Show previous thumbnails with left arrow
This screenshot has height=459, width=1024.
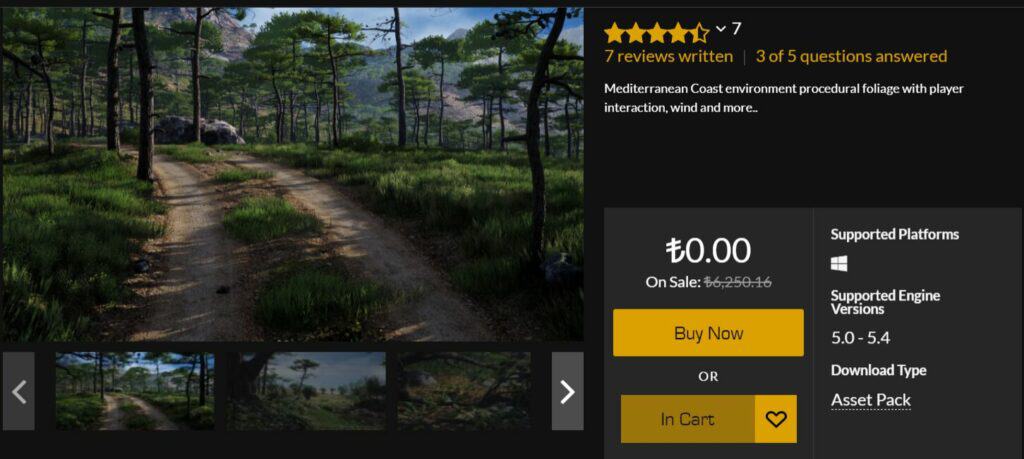point(19,391)
